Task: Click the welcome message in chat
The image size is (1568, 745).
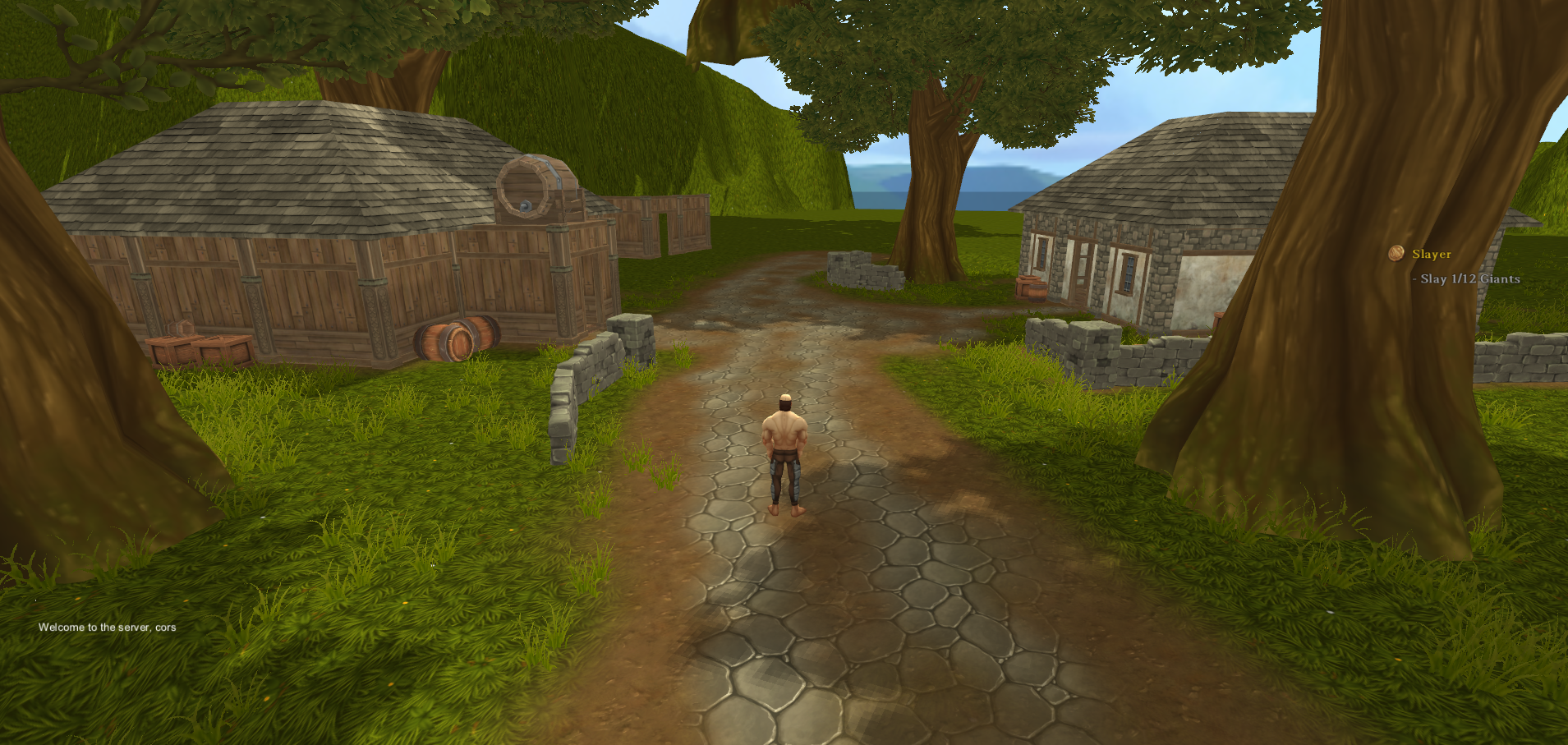Action: coord(107,628)
